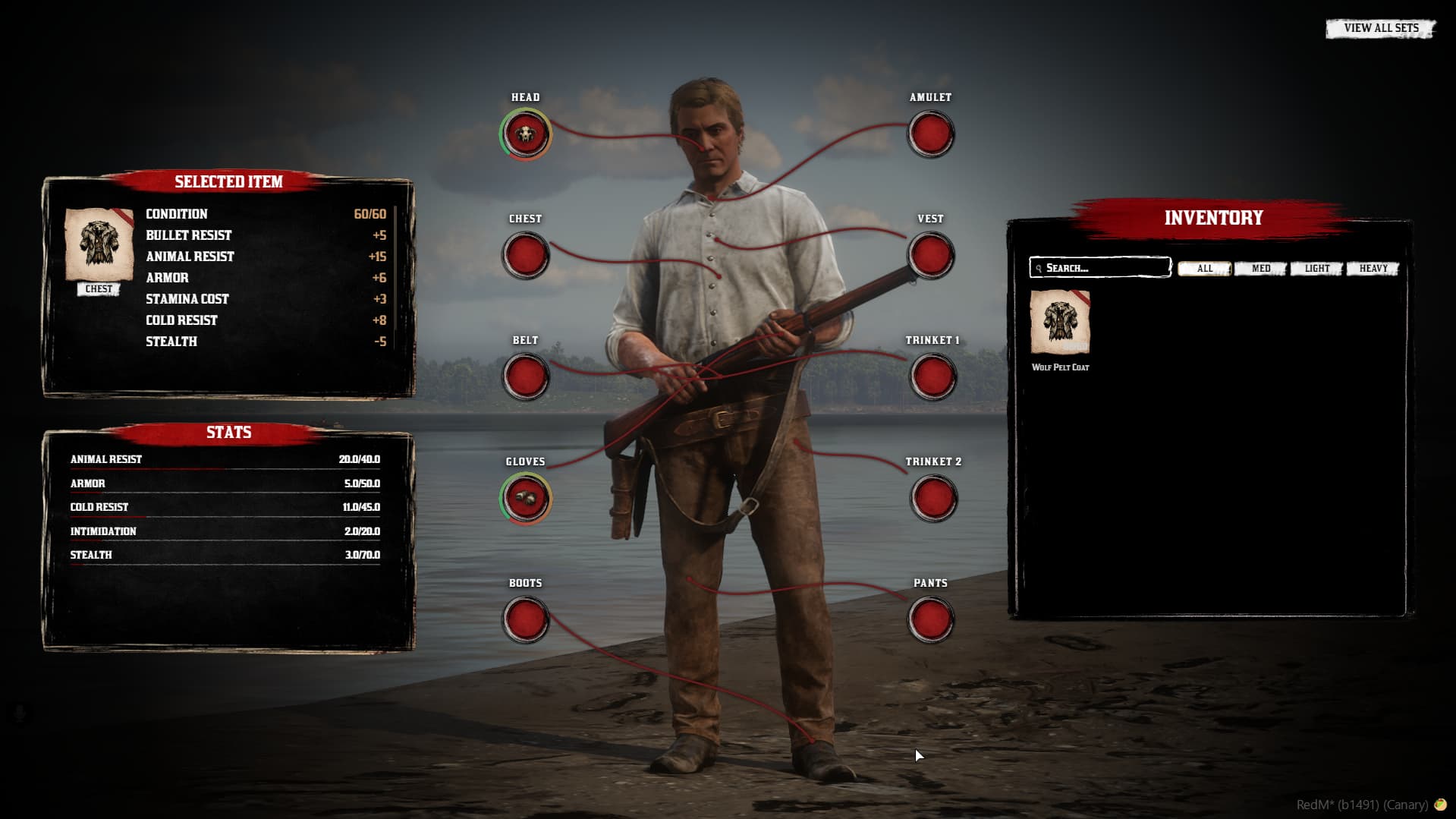The height and width of the screenshot is (819, 1456).
Task: Choose the Vest equipment slot
Action: (x=931, y=256)
